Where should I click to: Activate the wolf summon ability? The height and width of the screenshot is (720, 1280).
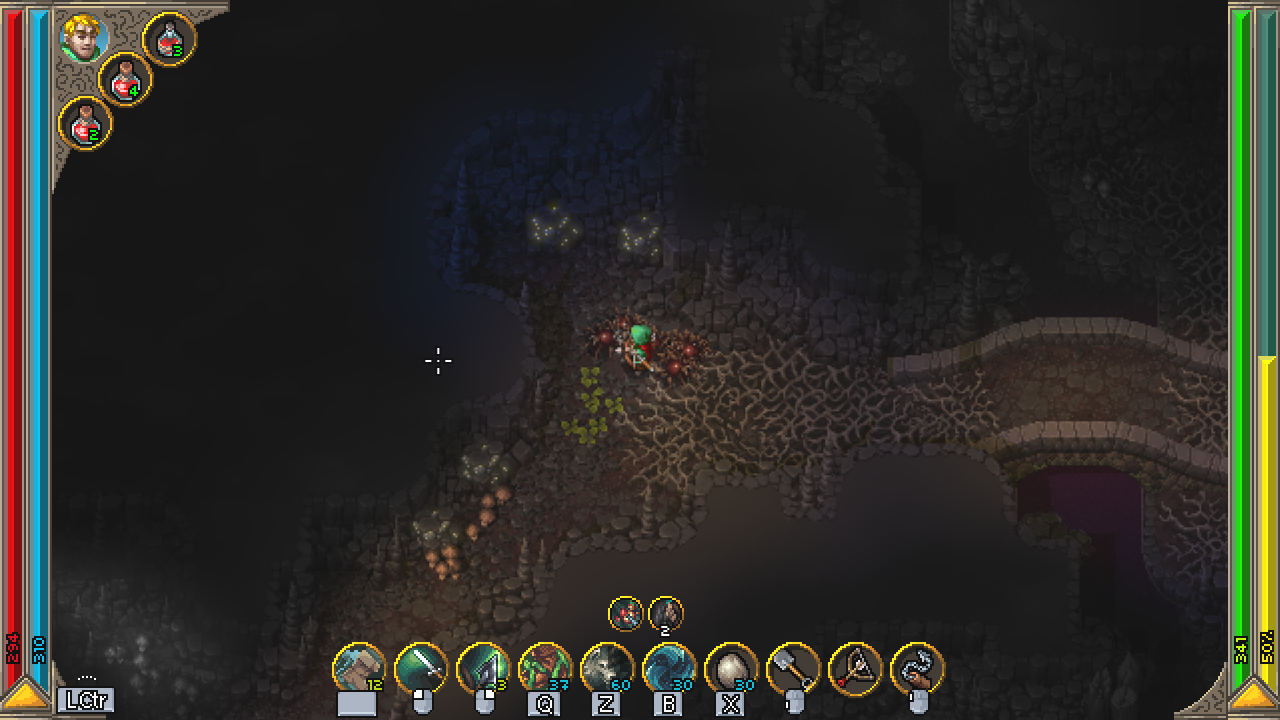(x=607, y=668)
